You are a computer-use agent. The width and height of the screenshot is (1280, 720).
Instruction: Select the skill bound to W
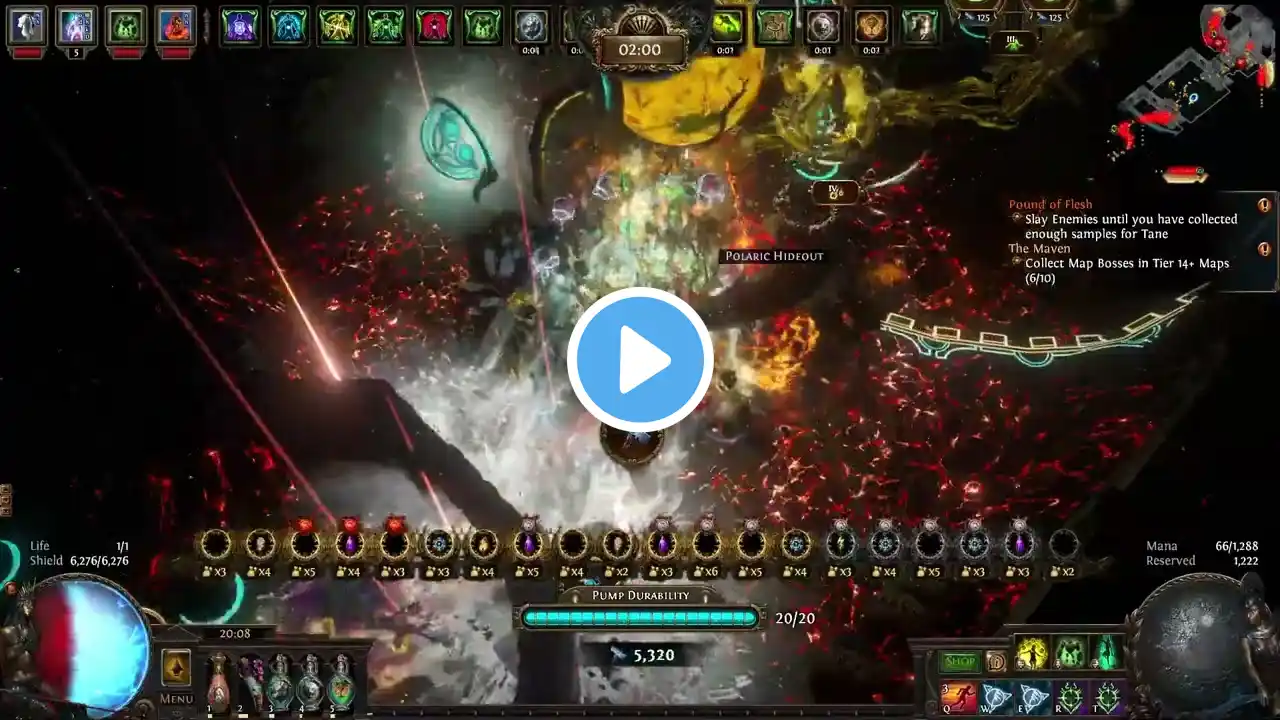(x=996, y=697)
